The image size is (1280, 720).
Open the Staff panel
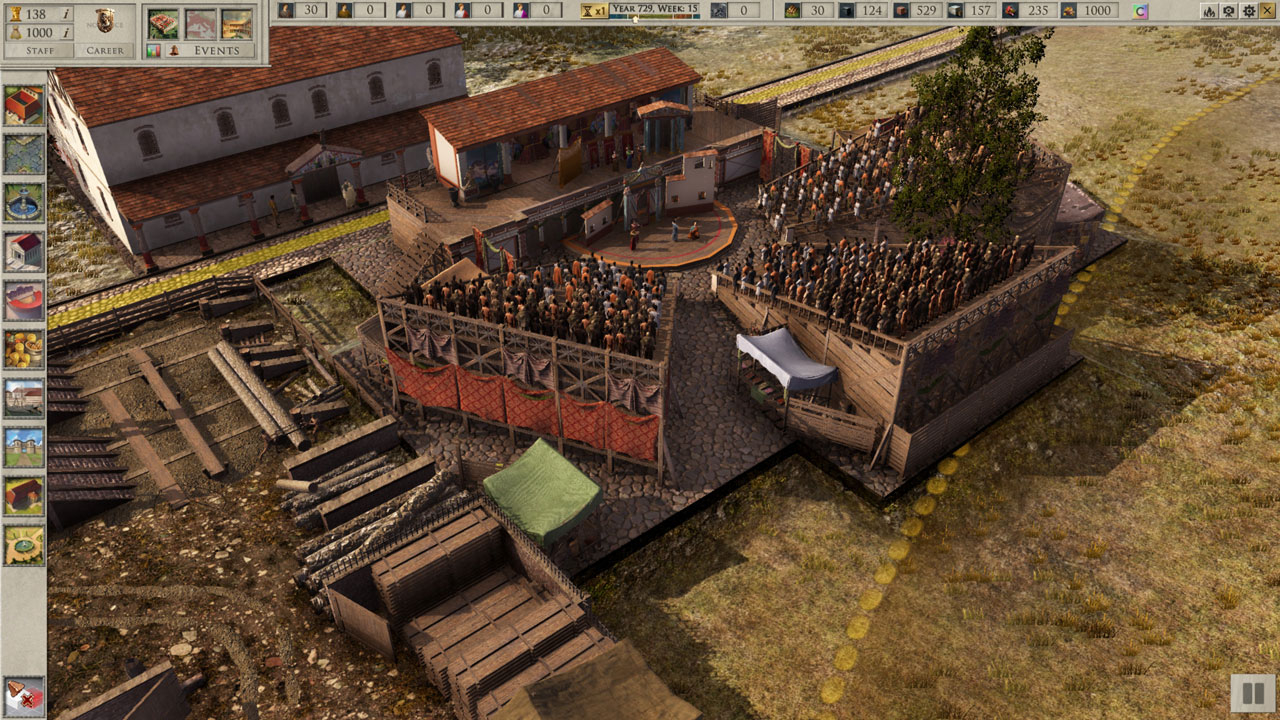click(40, 50)
